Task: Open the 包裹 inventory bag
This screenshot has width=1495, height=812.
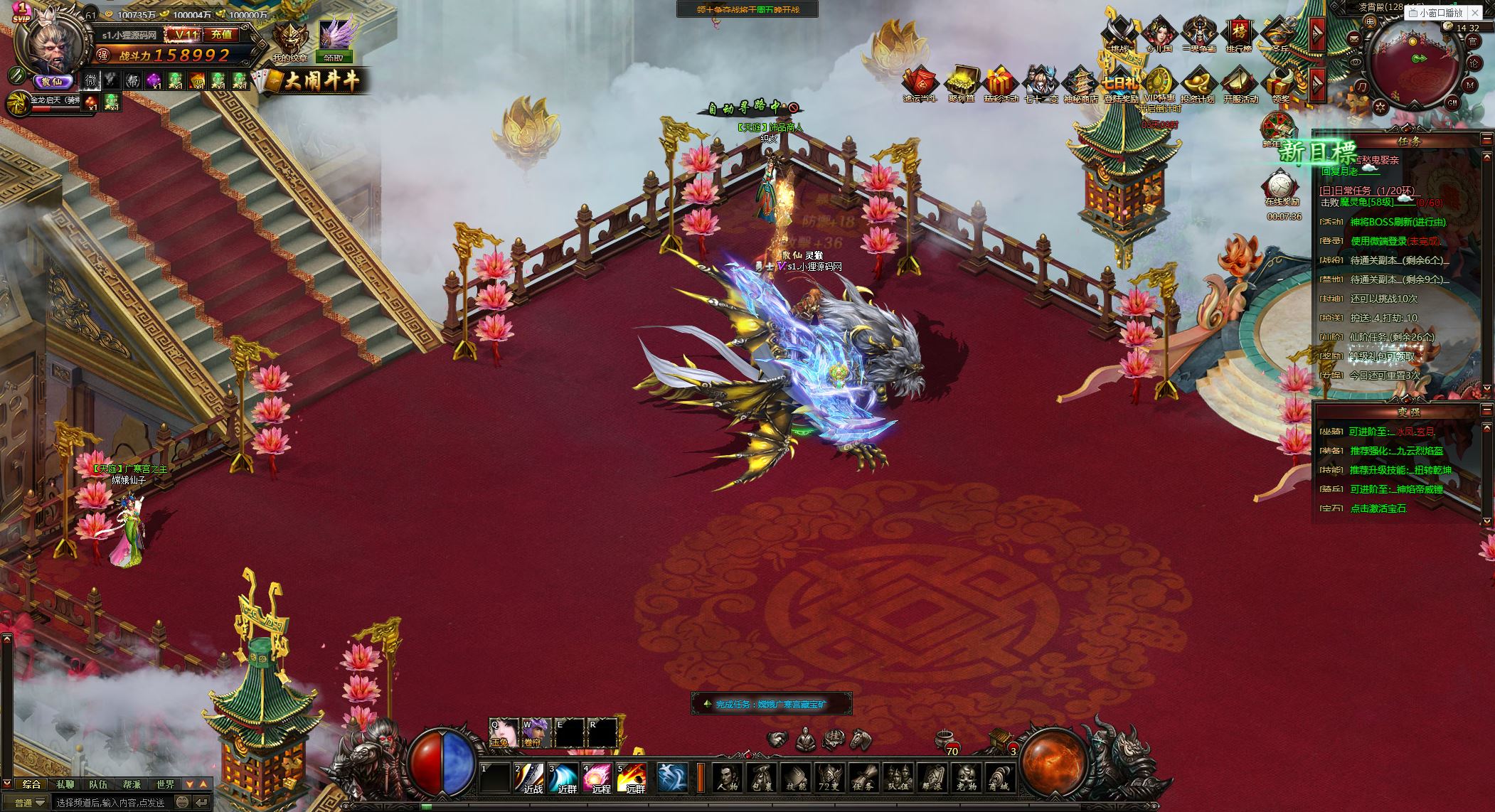Action: pos(760,777)
